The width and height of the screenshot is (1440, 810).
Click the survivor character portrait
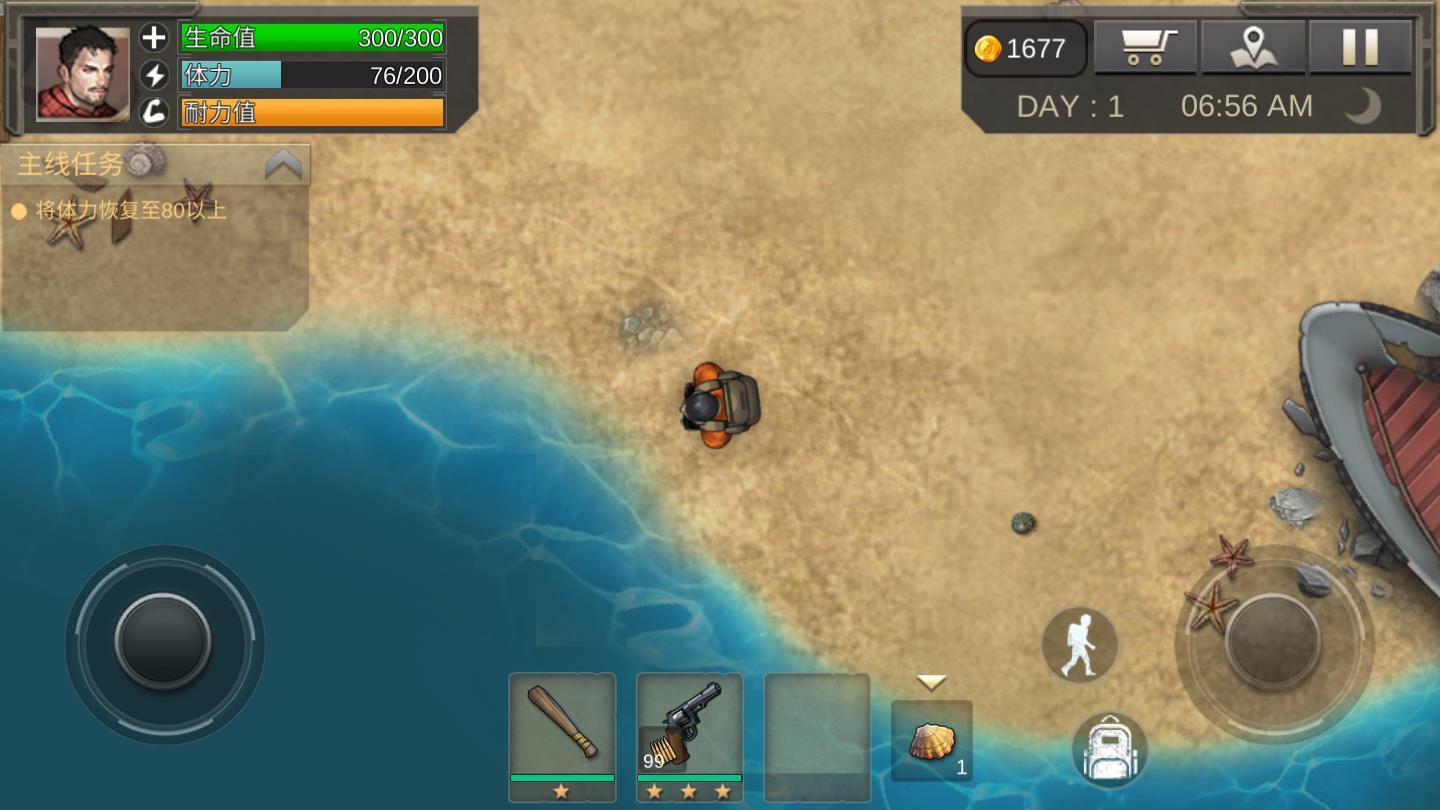coord(83,74)
